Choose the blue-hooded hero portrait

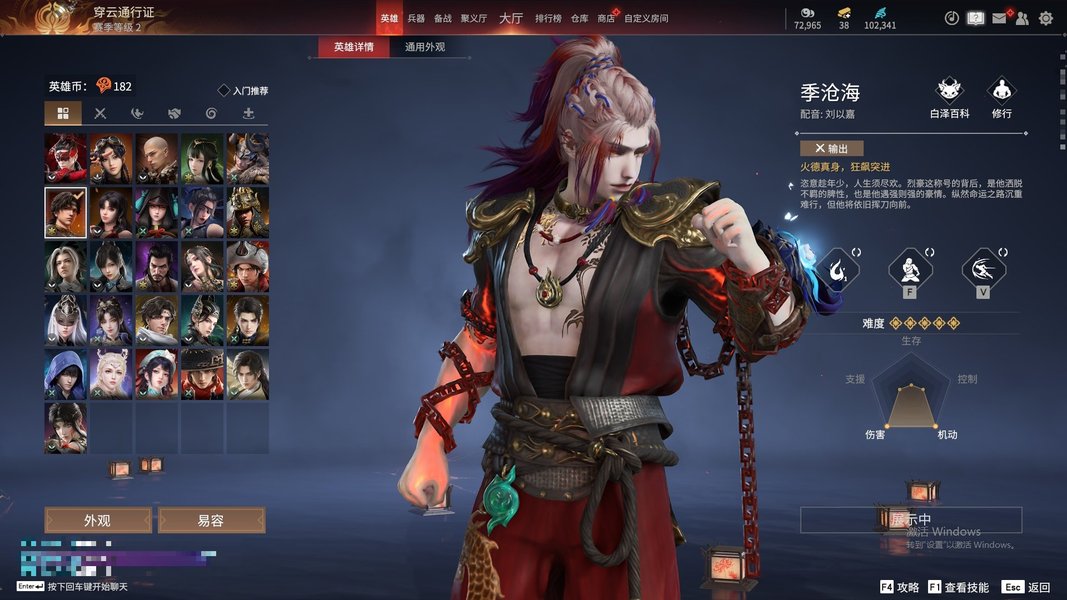(x=65, y=374)
